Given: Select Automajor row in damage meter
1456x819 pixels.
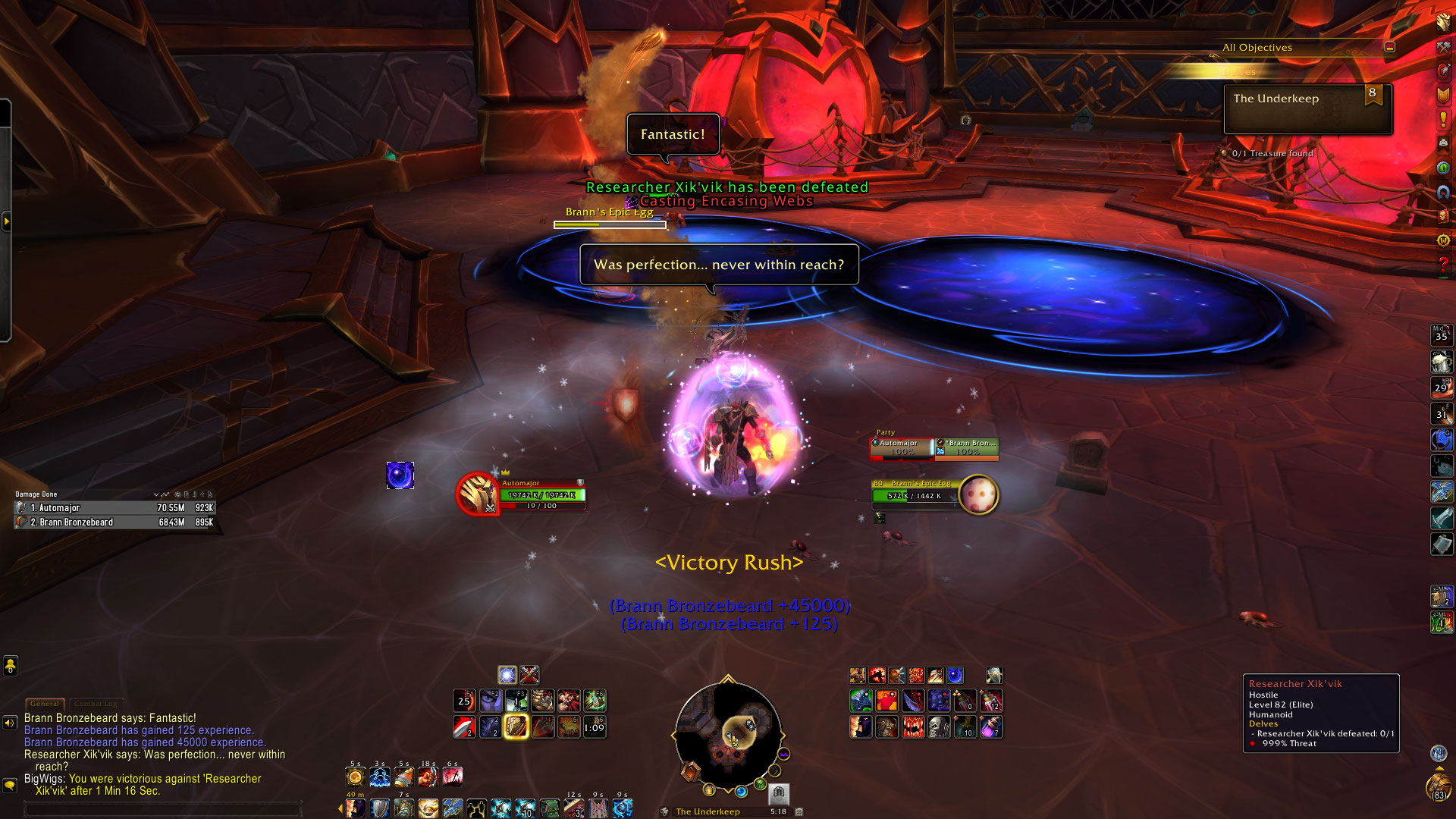Looking at the screenshot, I should click(x=115, y=508).
